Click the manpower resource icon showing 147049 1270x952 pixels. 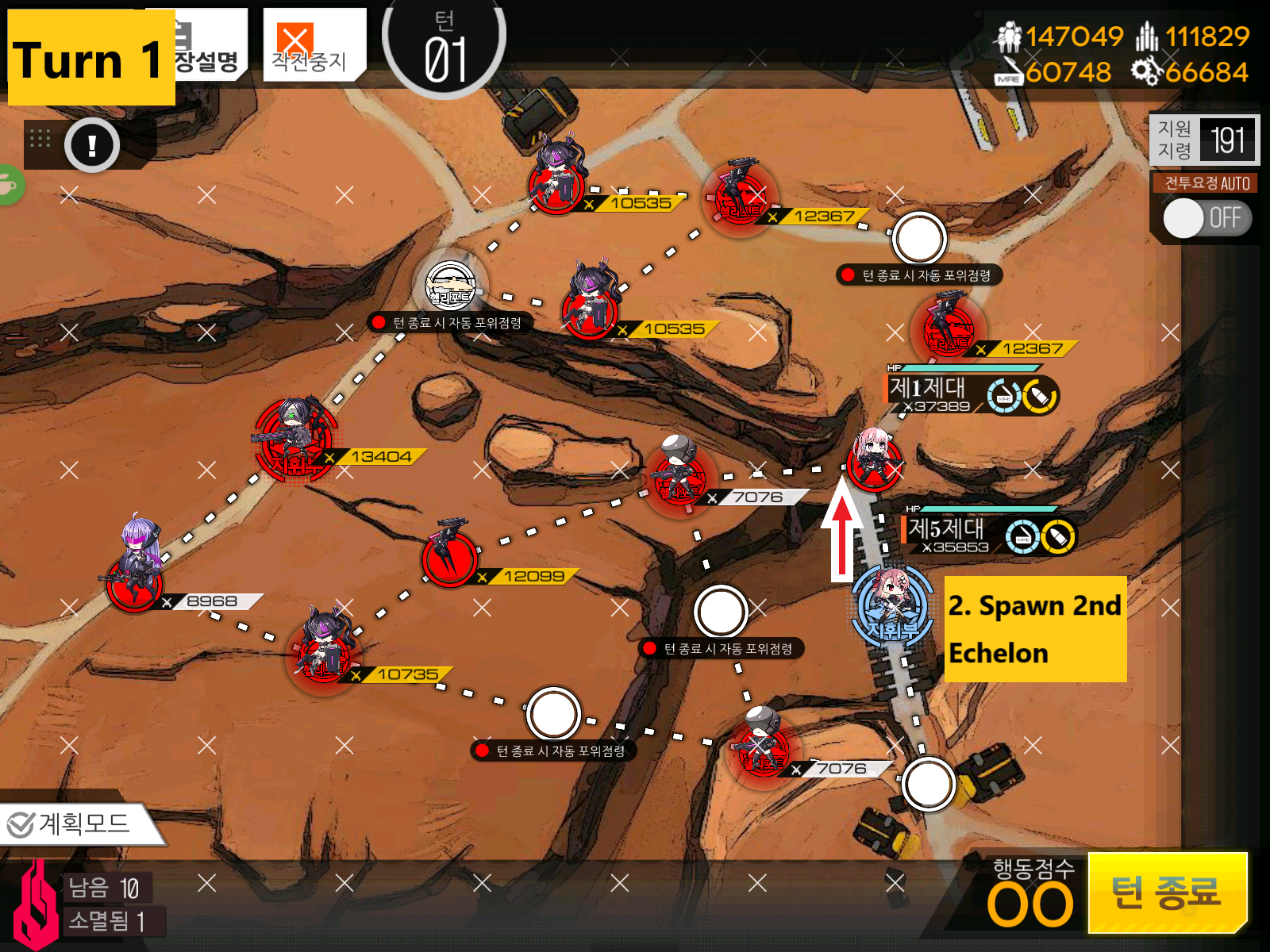coord(1008,36)
